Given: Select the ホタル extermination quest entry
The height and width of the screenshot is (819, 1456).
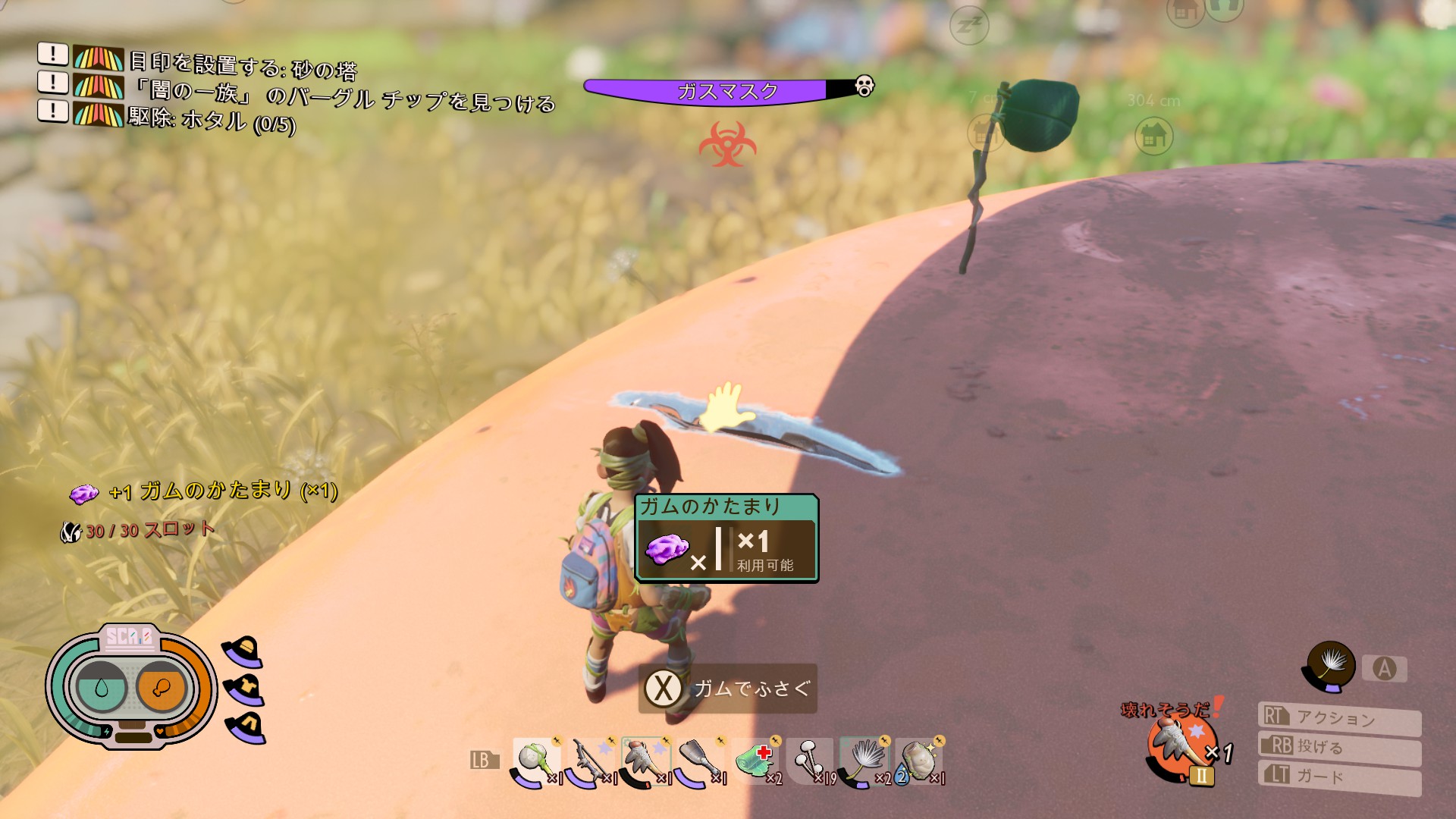Looking at the screenshot, I should click(211, 121).
